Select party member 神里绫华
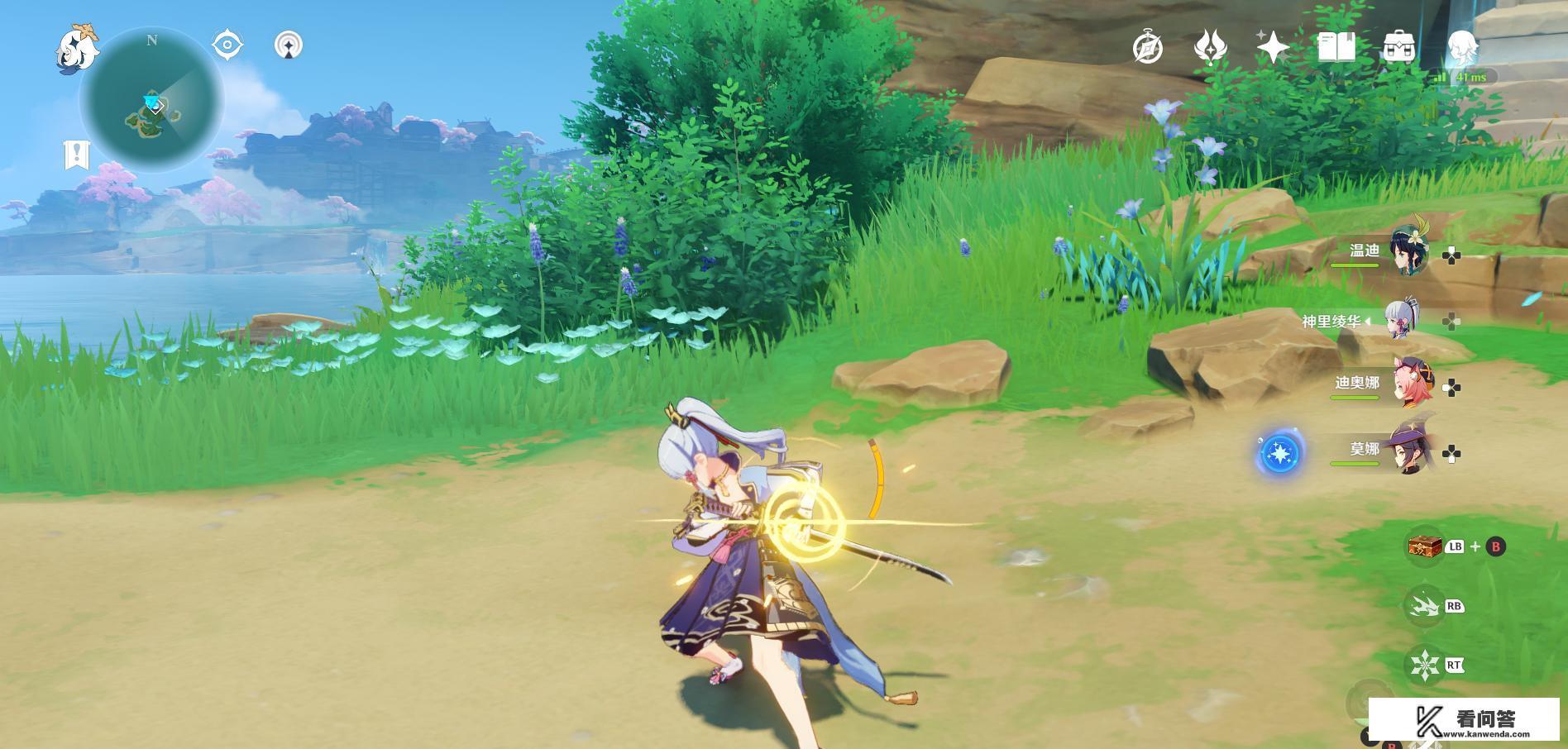 coord(1400,321)
